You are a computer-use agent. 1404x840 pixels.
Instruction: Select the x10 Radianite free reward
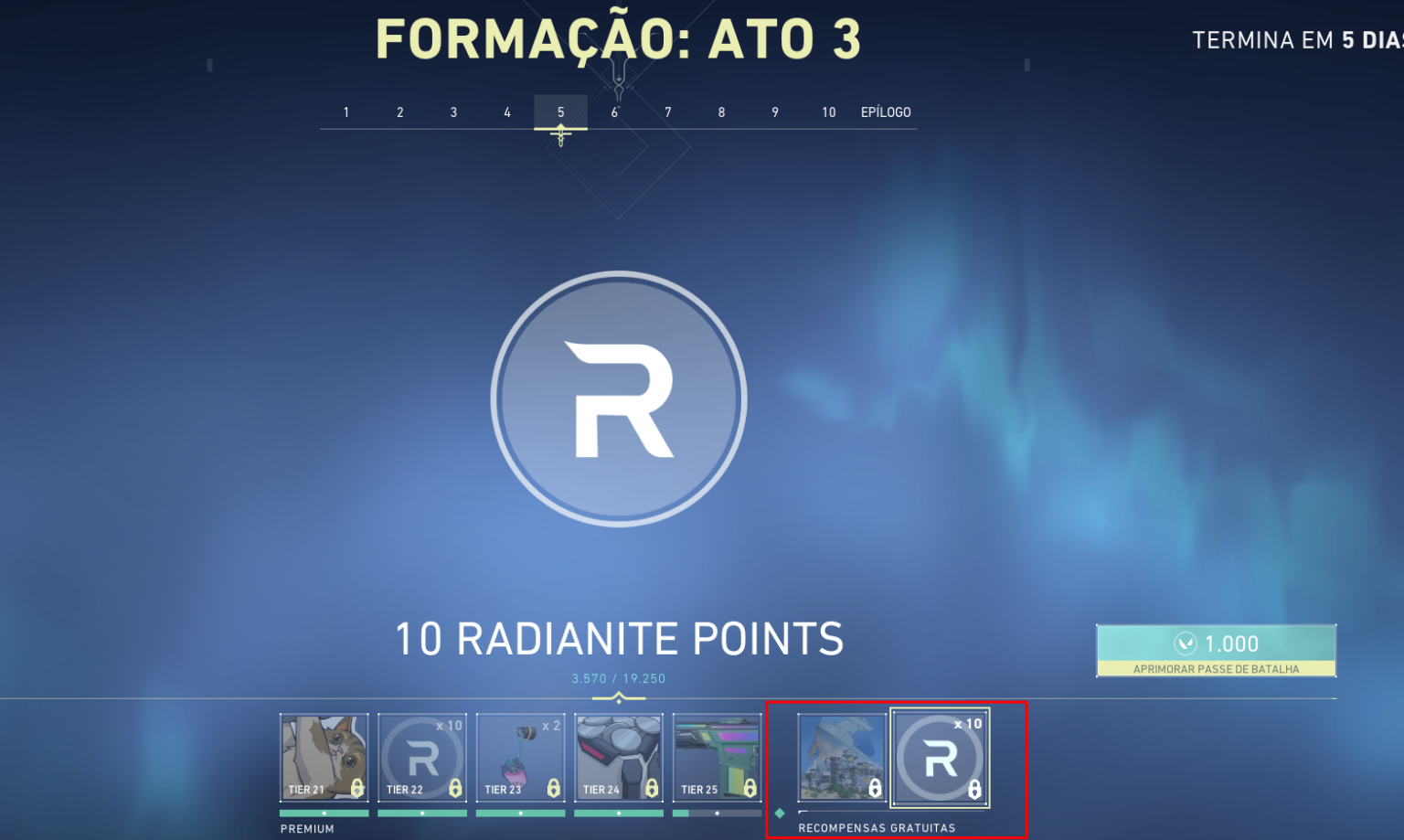pyautogui.click(x=940, y=757)
